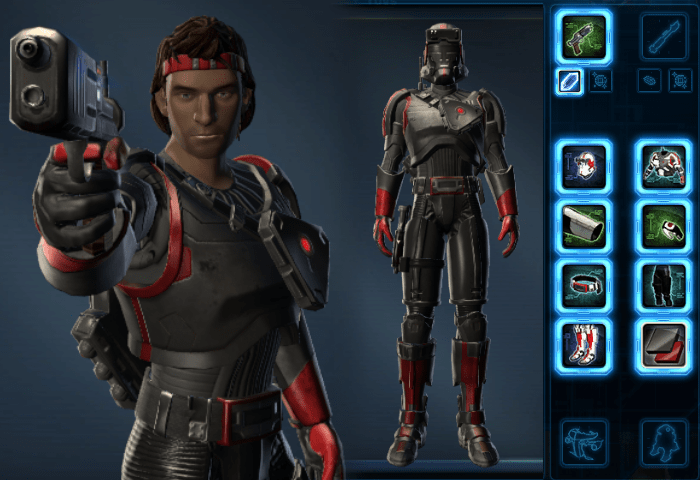Select the chest armor slot
This screenshot has height=480, width=700.
(662, 166)
